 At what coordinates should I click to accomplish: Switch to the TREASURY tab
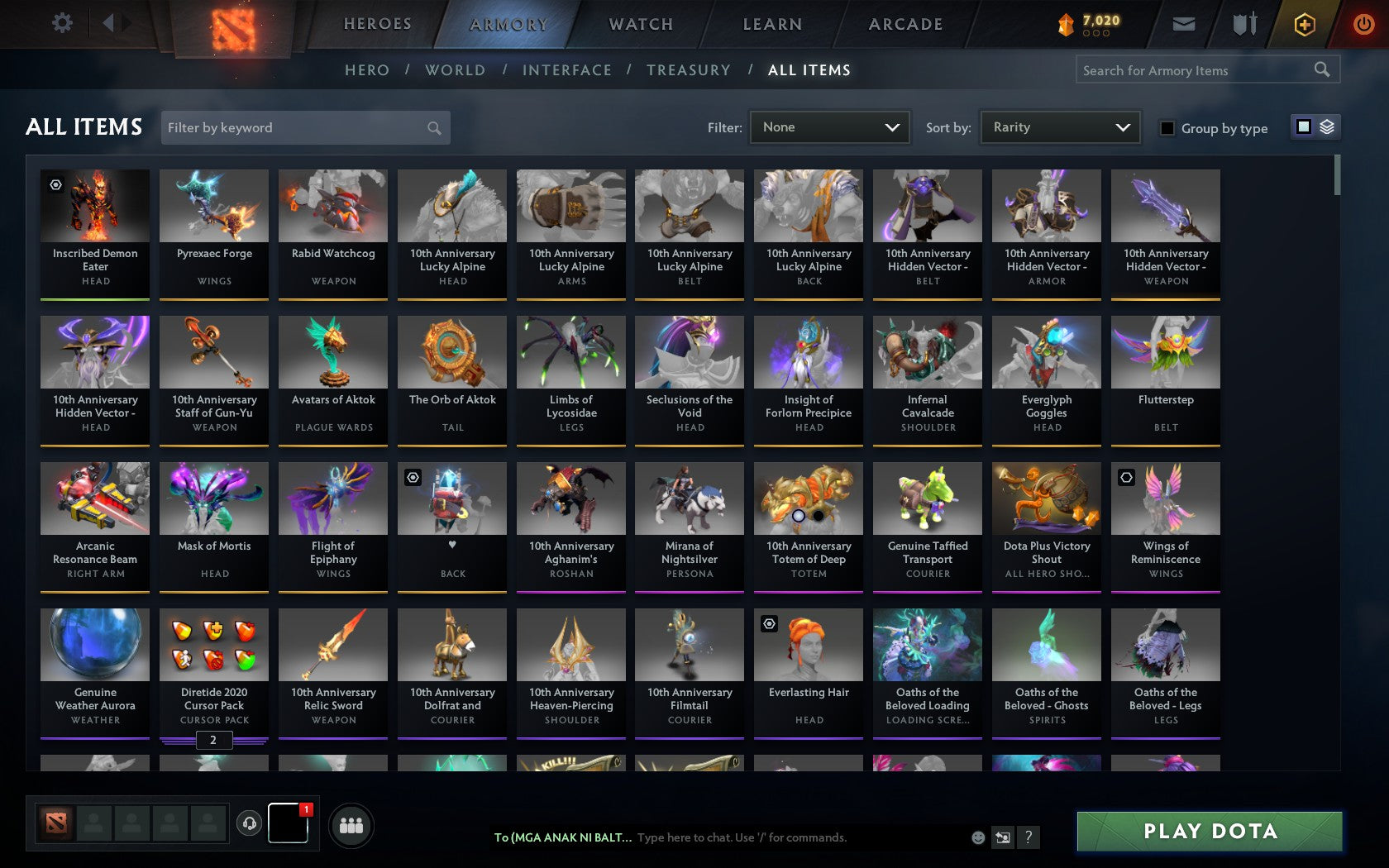pyautogui.click(x=689, y=70)
